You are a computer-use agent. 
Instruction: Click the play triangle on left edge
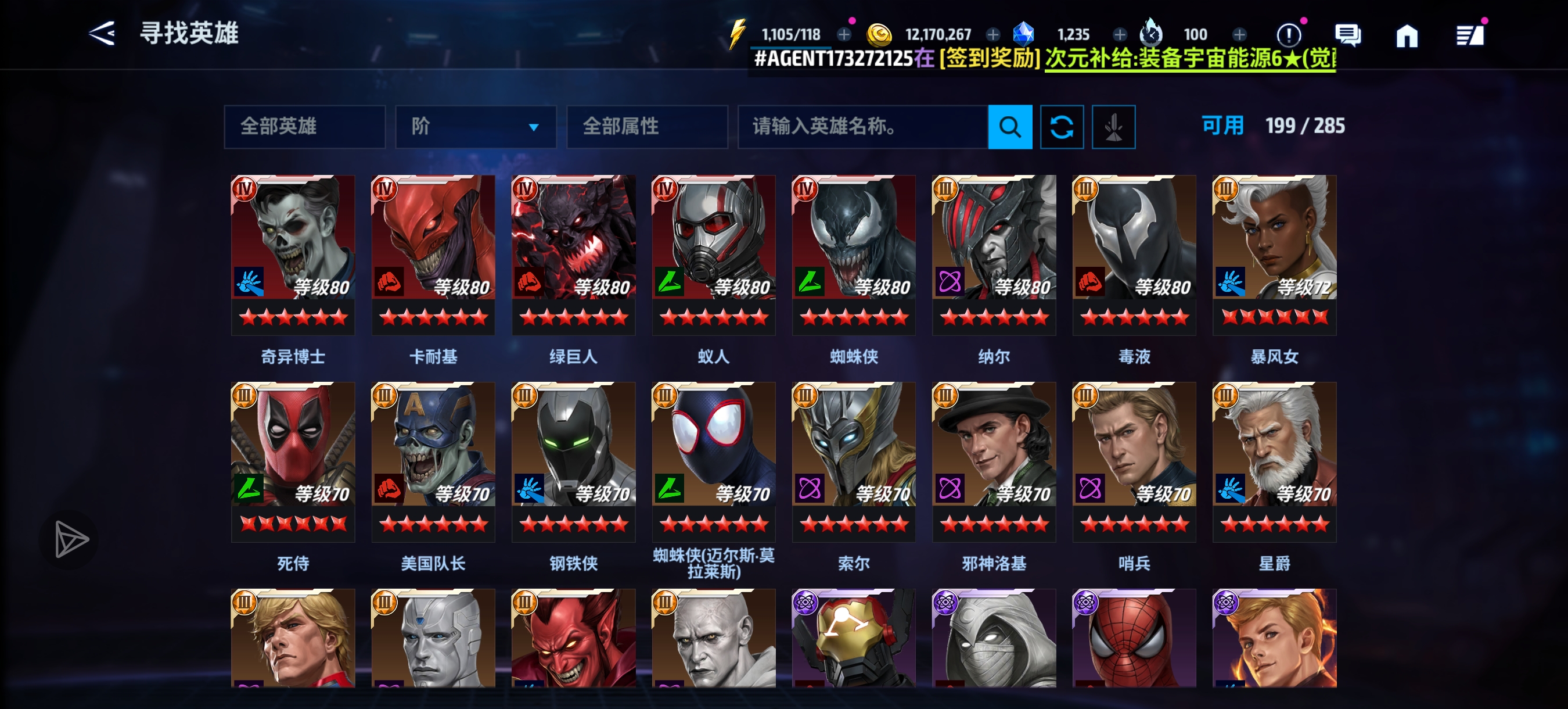(69, 539)
